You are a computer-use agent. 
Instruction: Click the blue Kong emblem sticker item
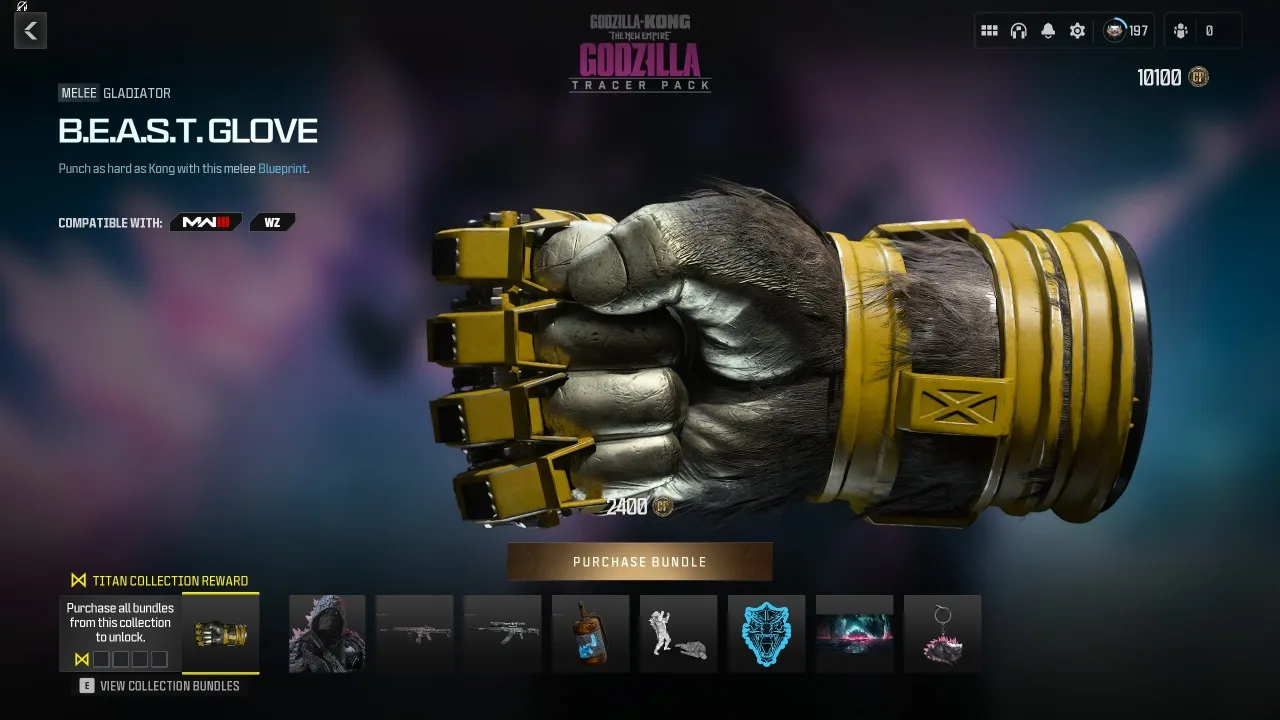pyautogui.click(x=766, y=633)
